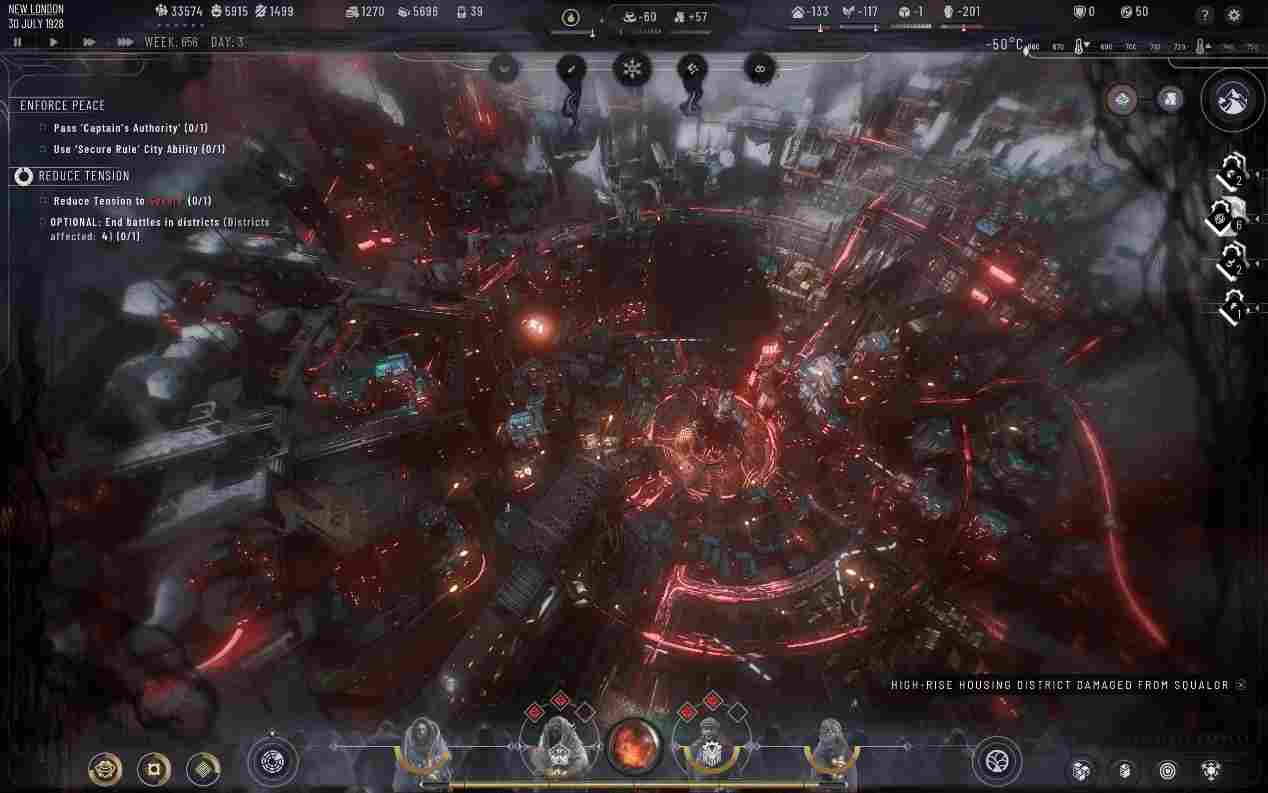The width and height of the screenshot is (1268, 793).
Task: Pause the game with the pause button
Action: (x=17, y=42)
